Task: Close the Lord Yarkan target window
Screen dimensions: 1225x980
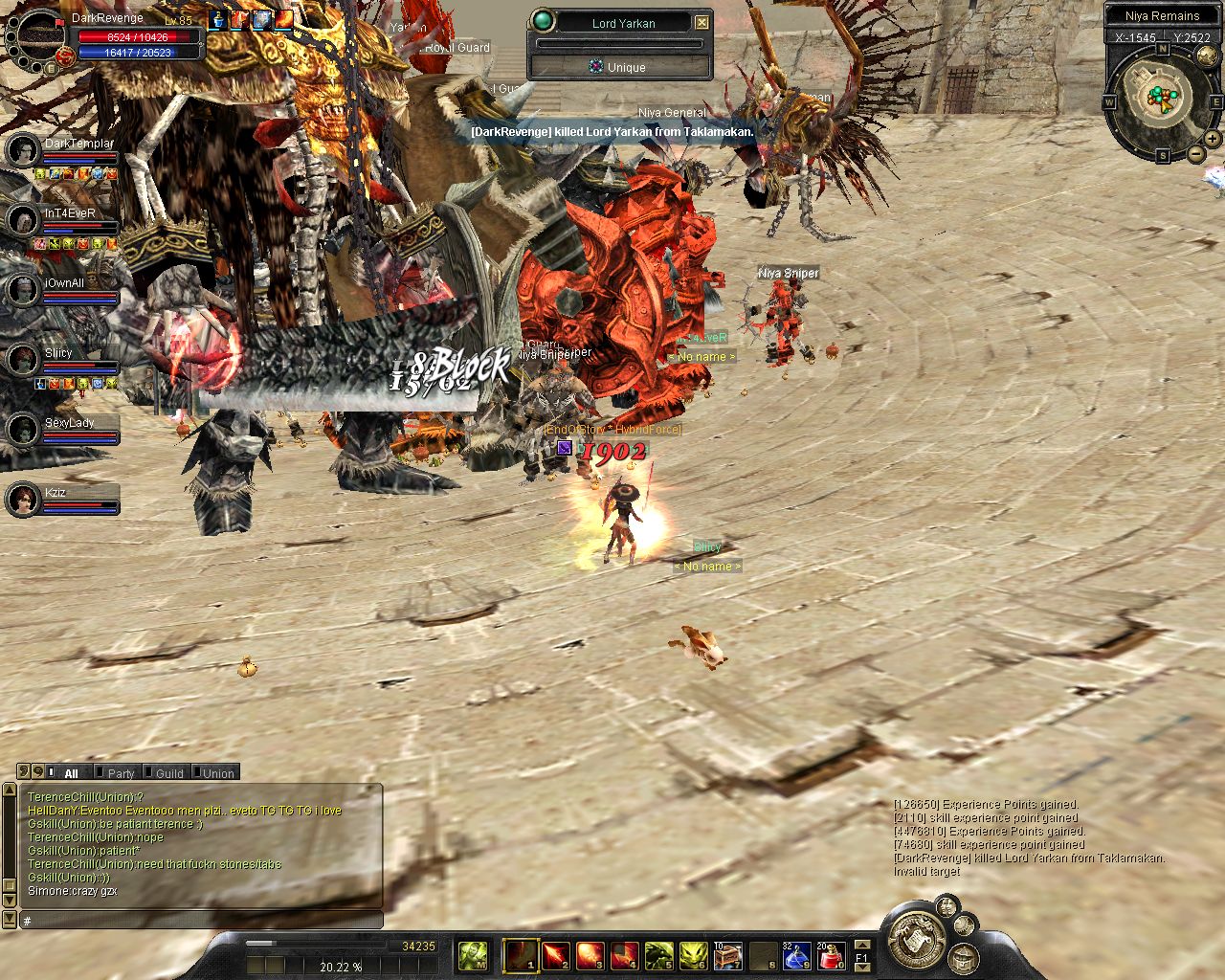Action: click(702, 22)
